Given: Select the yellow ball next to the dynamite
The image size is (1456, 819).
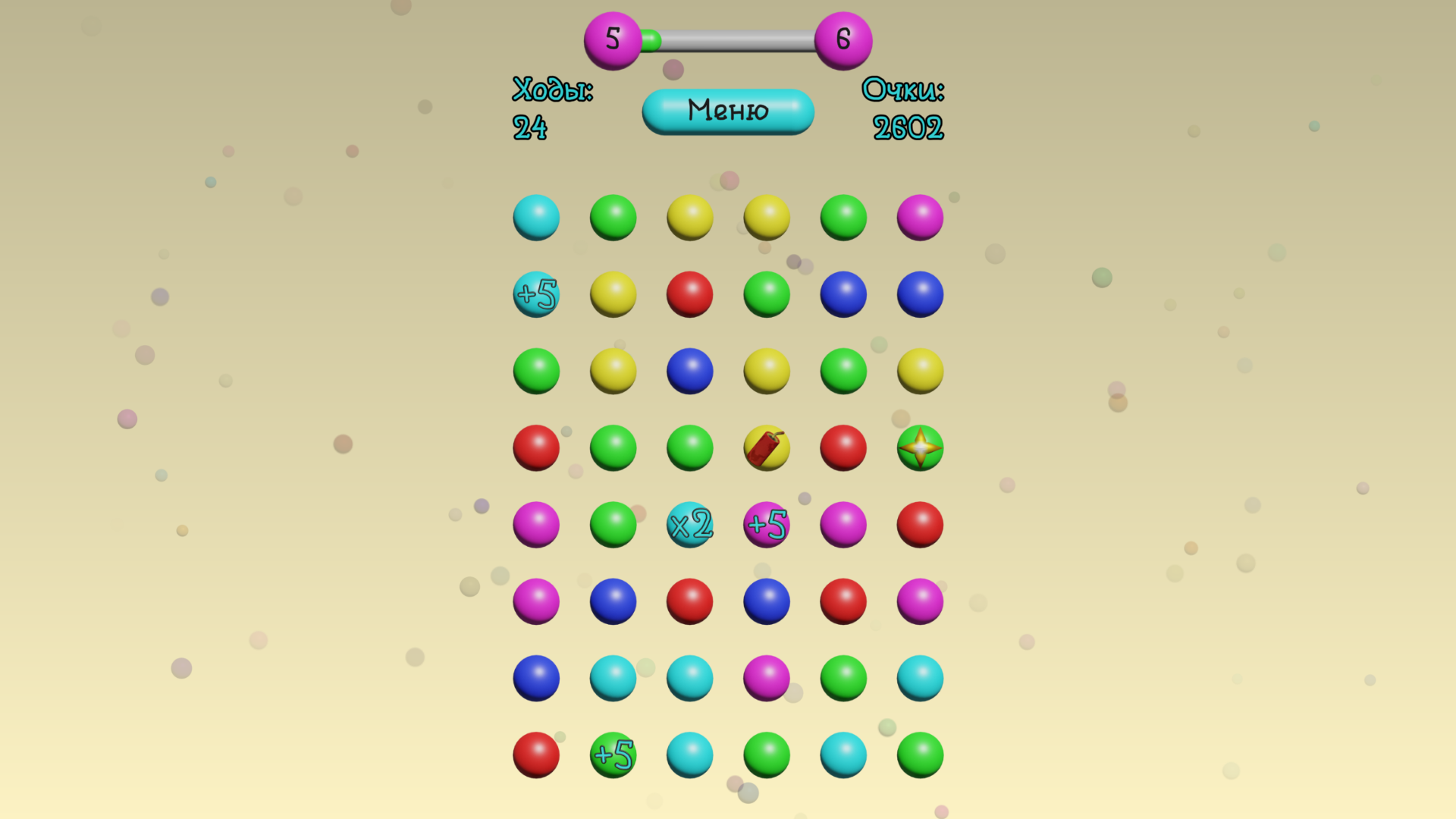Looking at the screenshot, I should 766,371.
